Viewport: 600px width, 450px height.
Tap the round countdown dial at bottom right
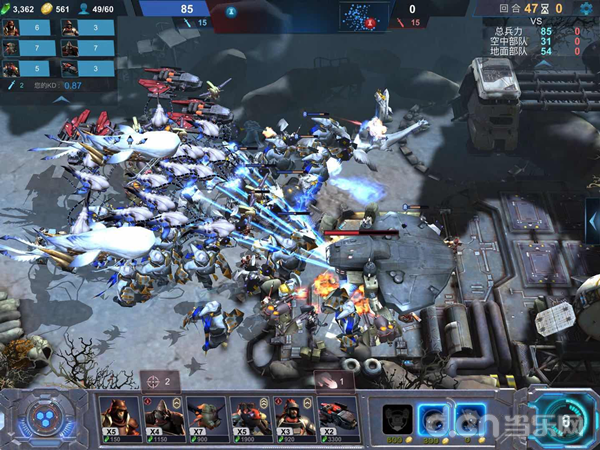point(563,420)
